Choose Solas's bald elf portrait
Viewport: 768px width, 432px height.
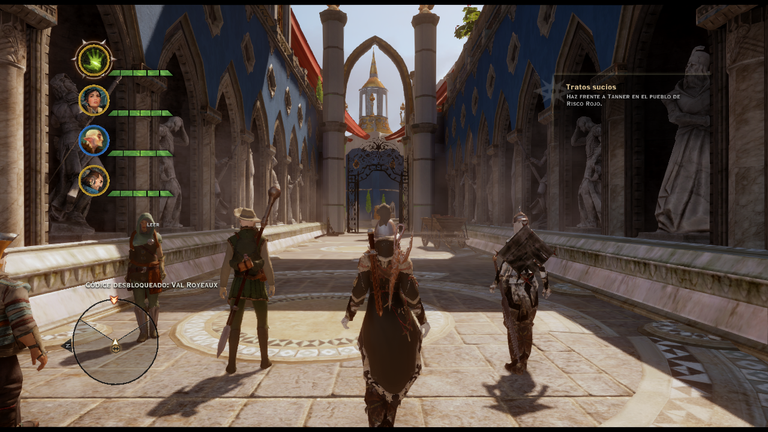[x=94, y=140]
